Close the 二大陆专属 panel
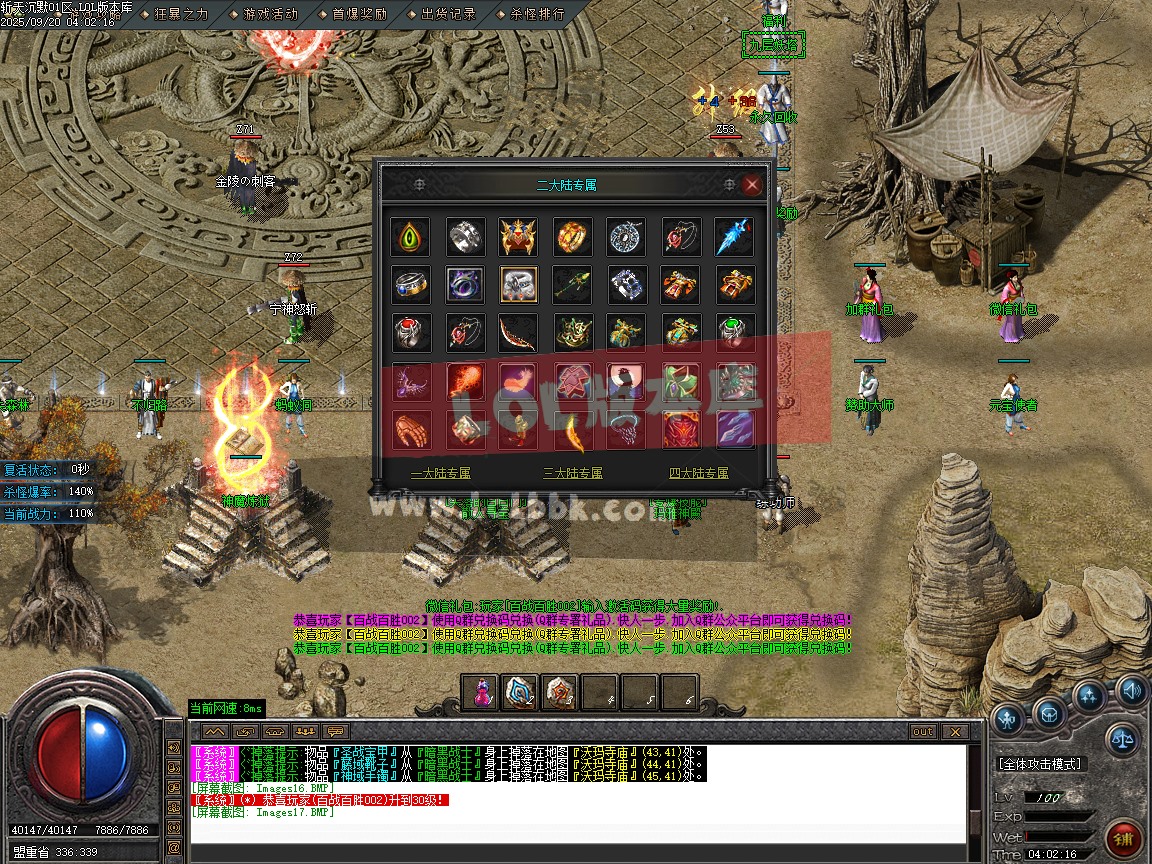This screenshot has width=1152, height=864. point(752,185)
